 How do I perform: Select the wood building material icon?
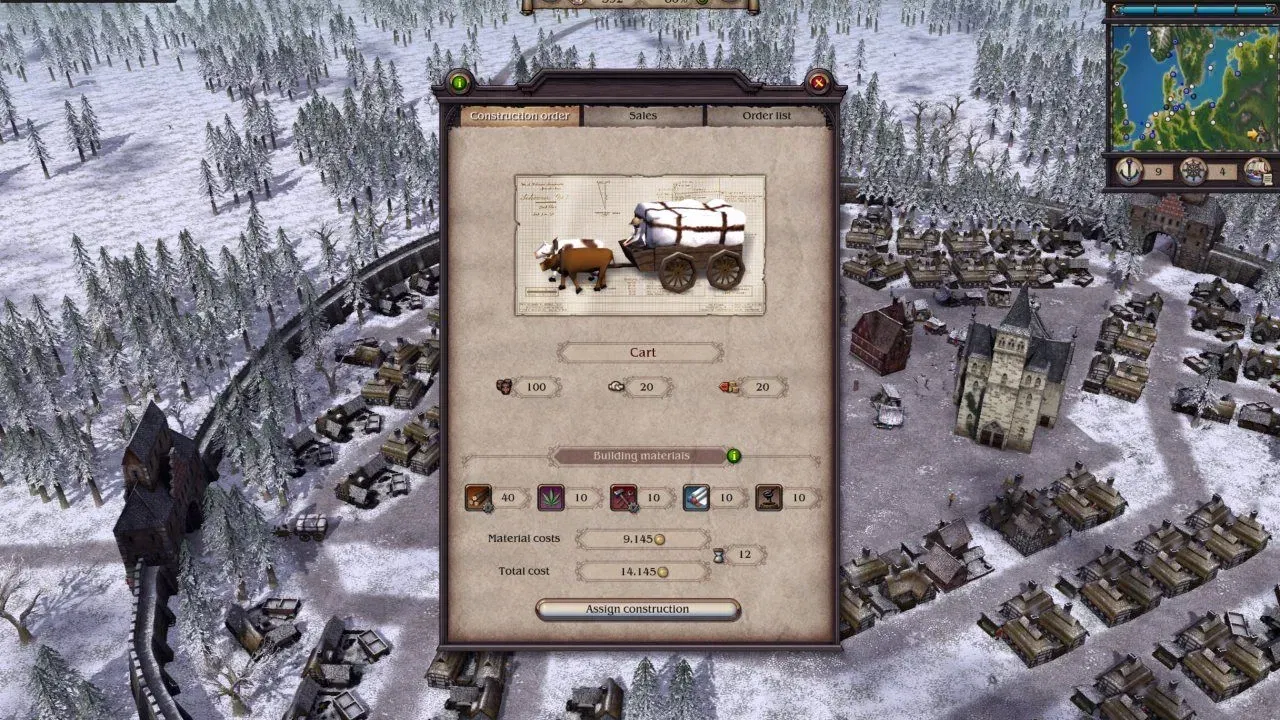point(478,497)
